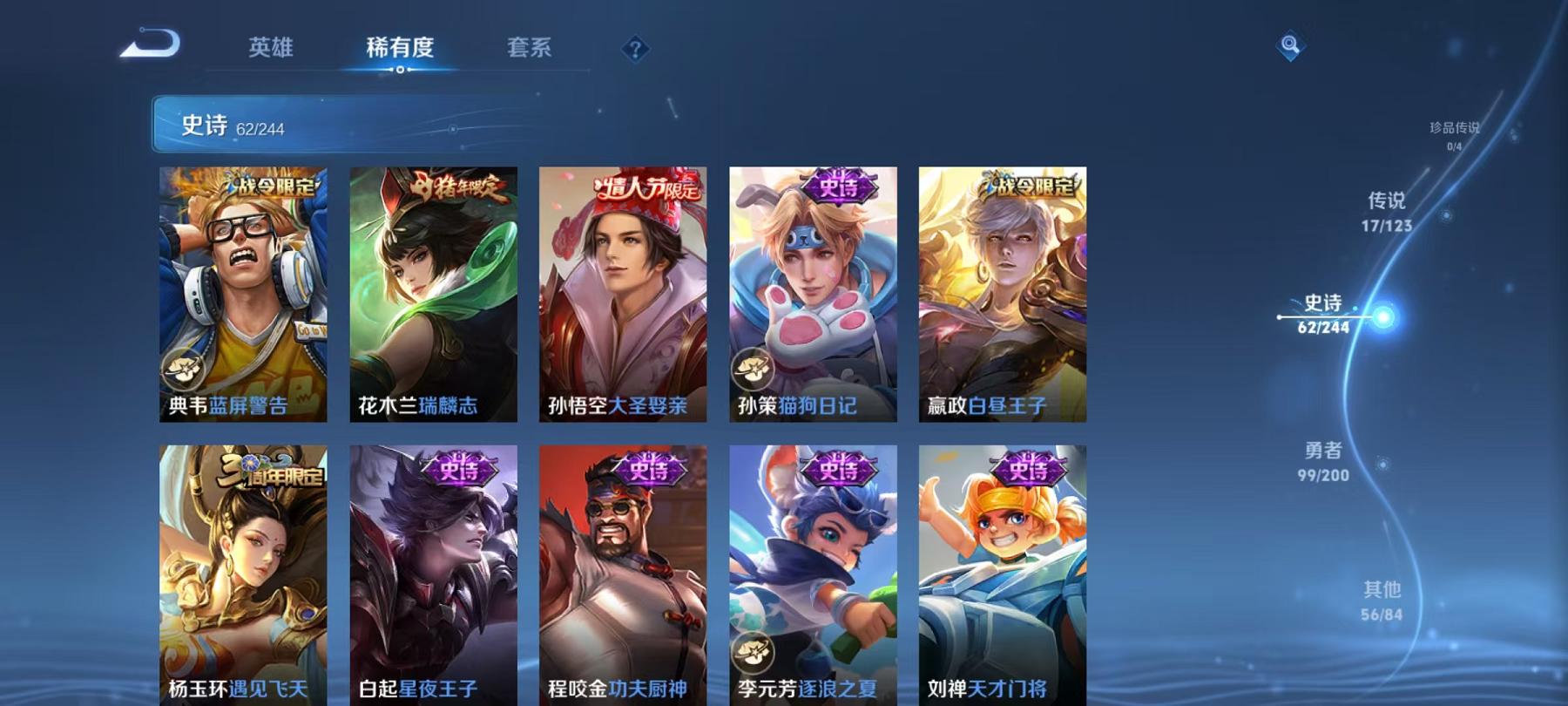Select the 稀有度 tab
1568x706 pixels.
400,48
